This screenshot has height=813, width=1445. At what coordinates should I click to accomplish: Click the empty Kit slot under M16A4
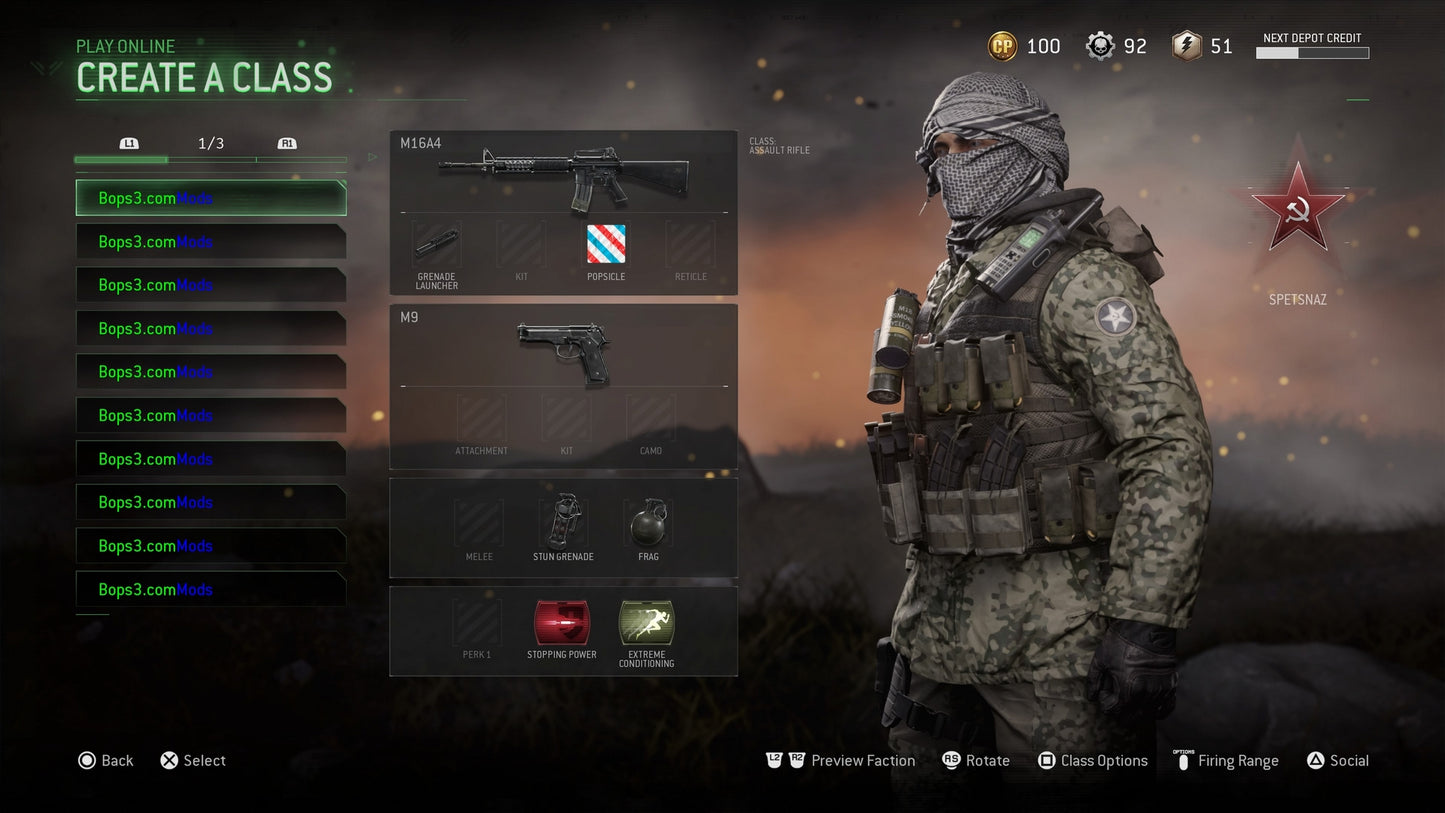(519, 243)
